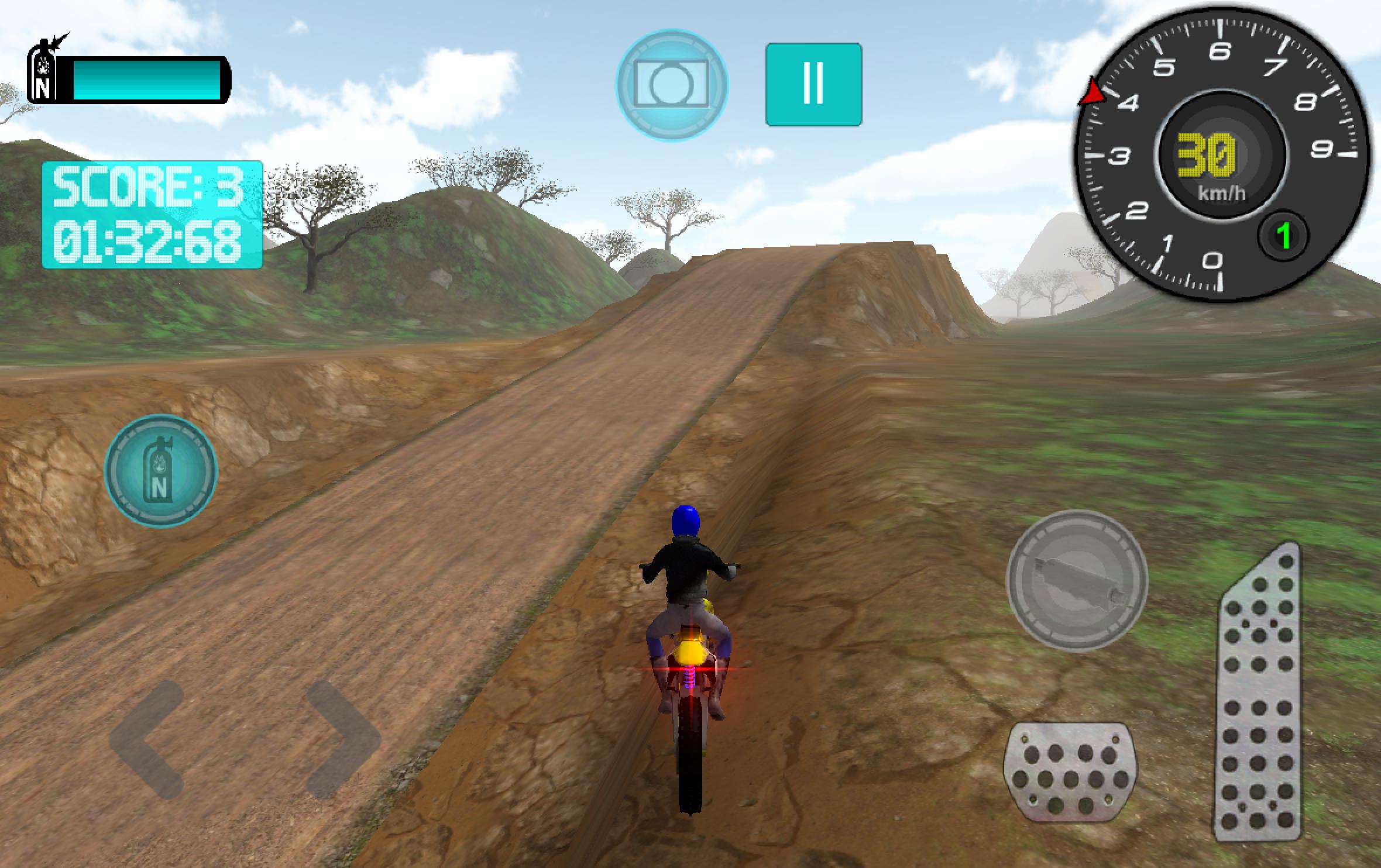The image size is (1381, 868).
Task: Tap the nitro bottle icon beside the fuel bar
Action: tap(42, 70)
